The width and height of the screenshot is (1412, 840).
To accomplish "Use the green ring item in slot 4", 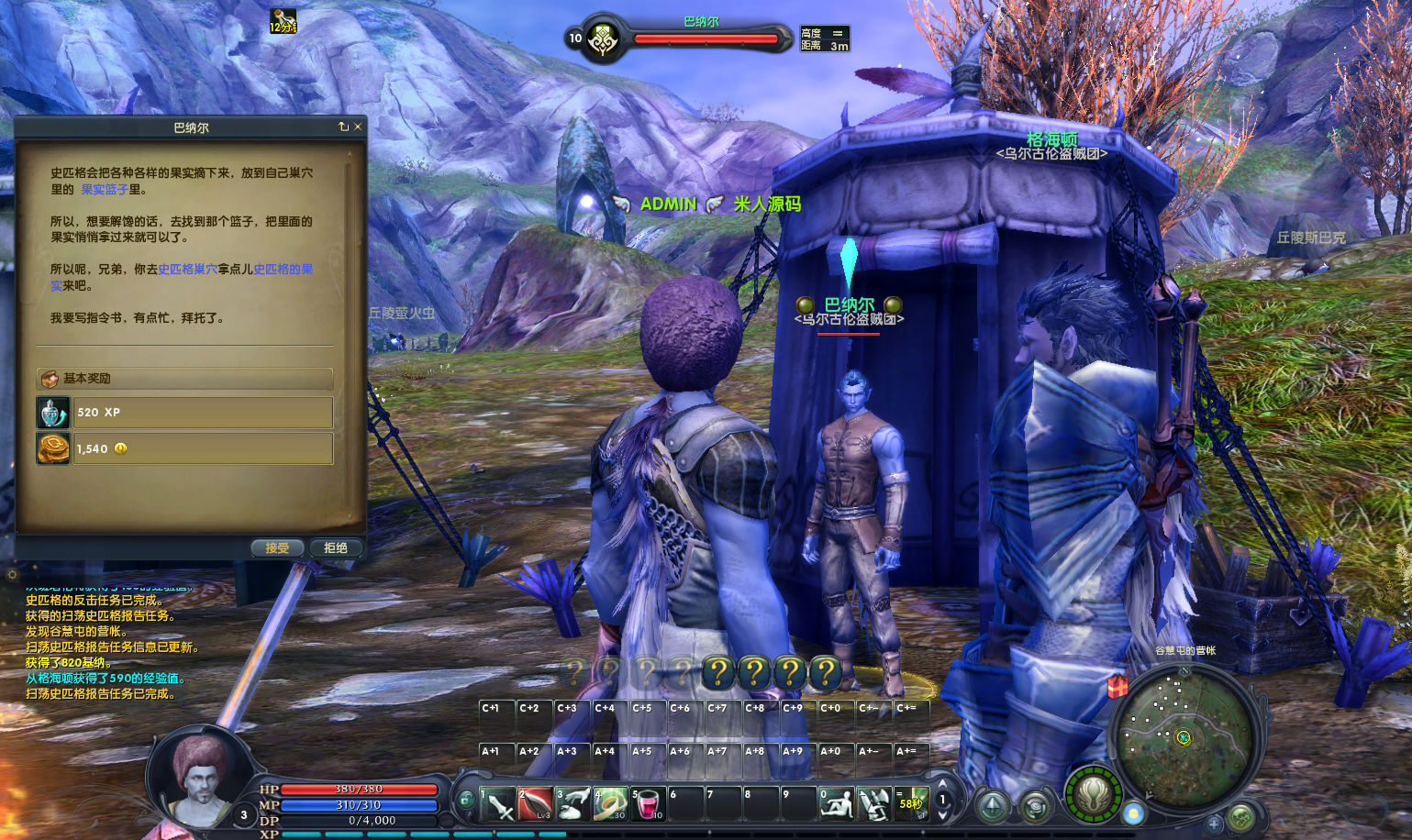I will [610, 803].
